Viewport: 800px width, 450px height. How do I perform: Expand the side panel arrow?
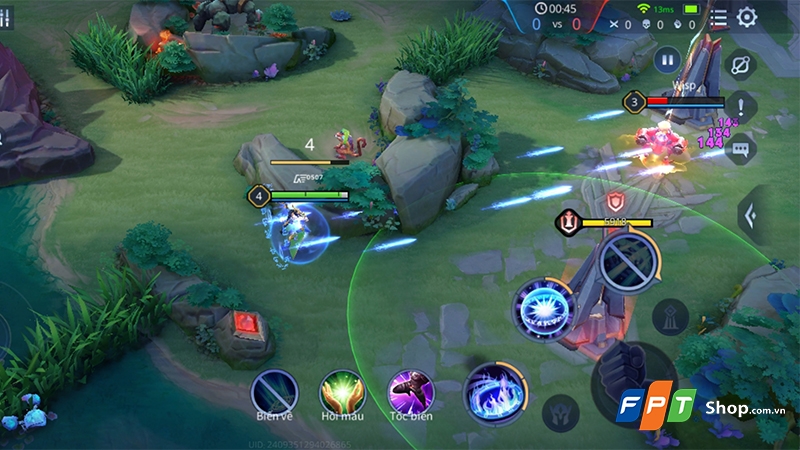coord(748,213)
